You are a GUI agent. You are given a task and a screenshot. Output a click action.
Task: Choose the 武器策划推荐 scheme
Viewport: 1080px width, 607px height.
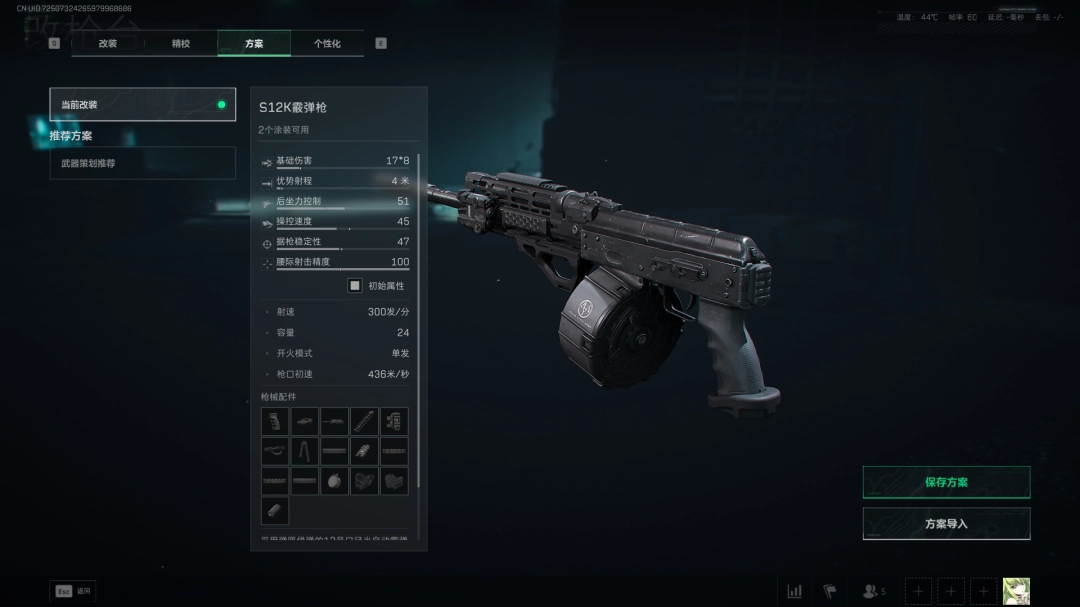143,163
